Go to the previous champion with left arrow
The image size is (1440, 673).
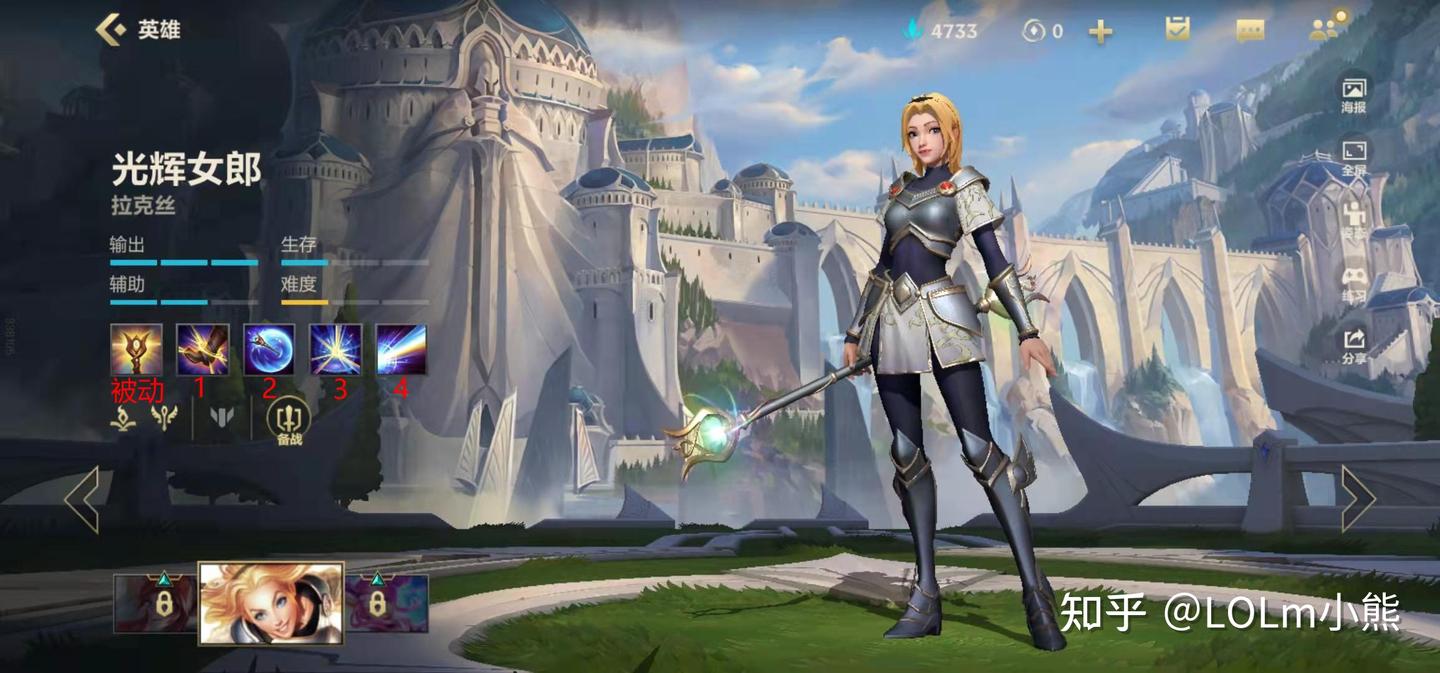click(82, 498)
